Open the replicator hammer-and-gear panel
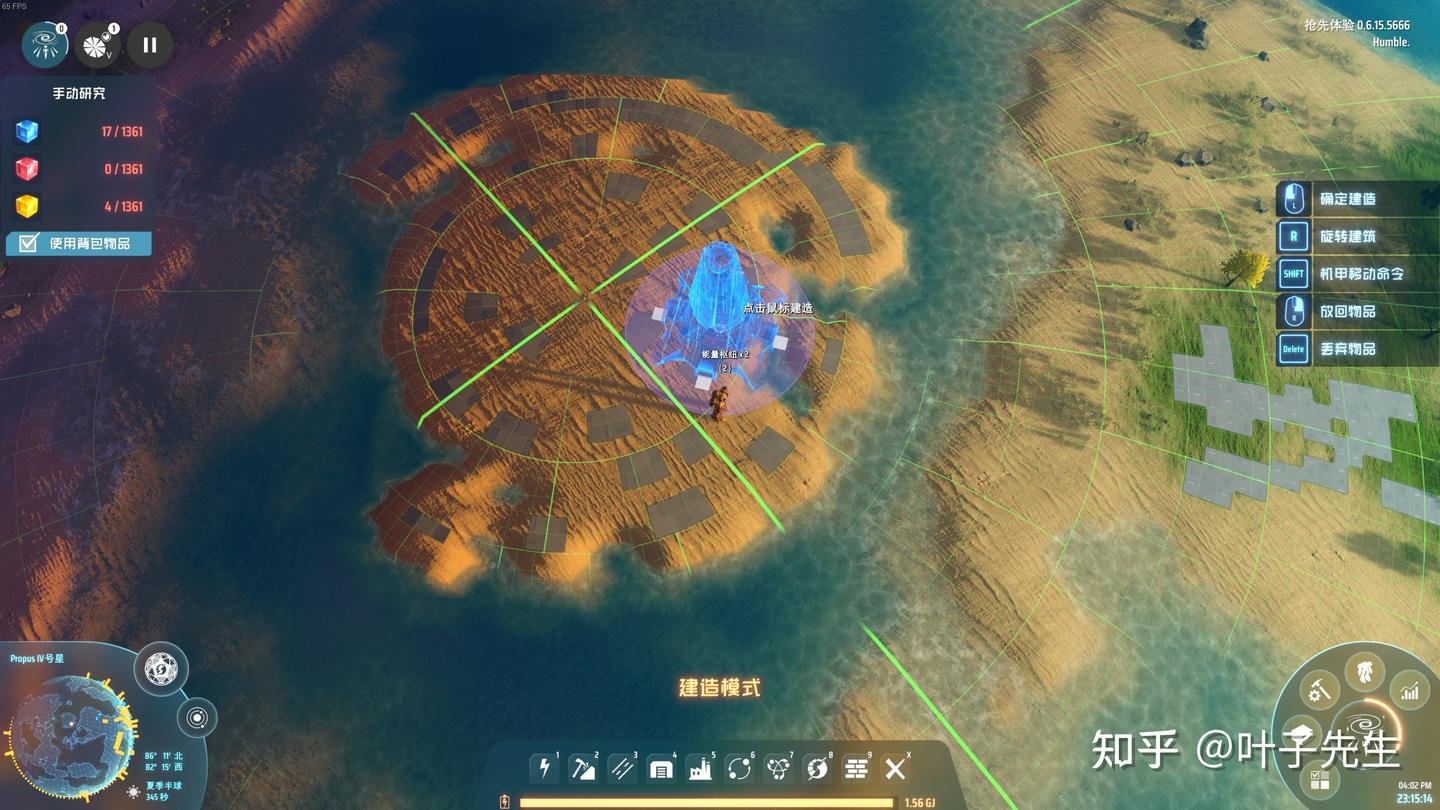 (1320, 689)
